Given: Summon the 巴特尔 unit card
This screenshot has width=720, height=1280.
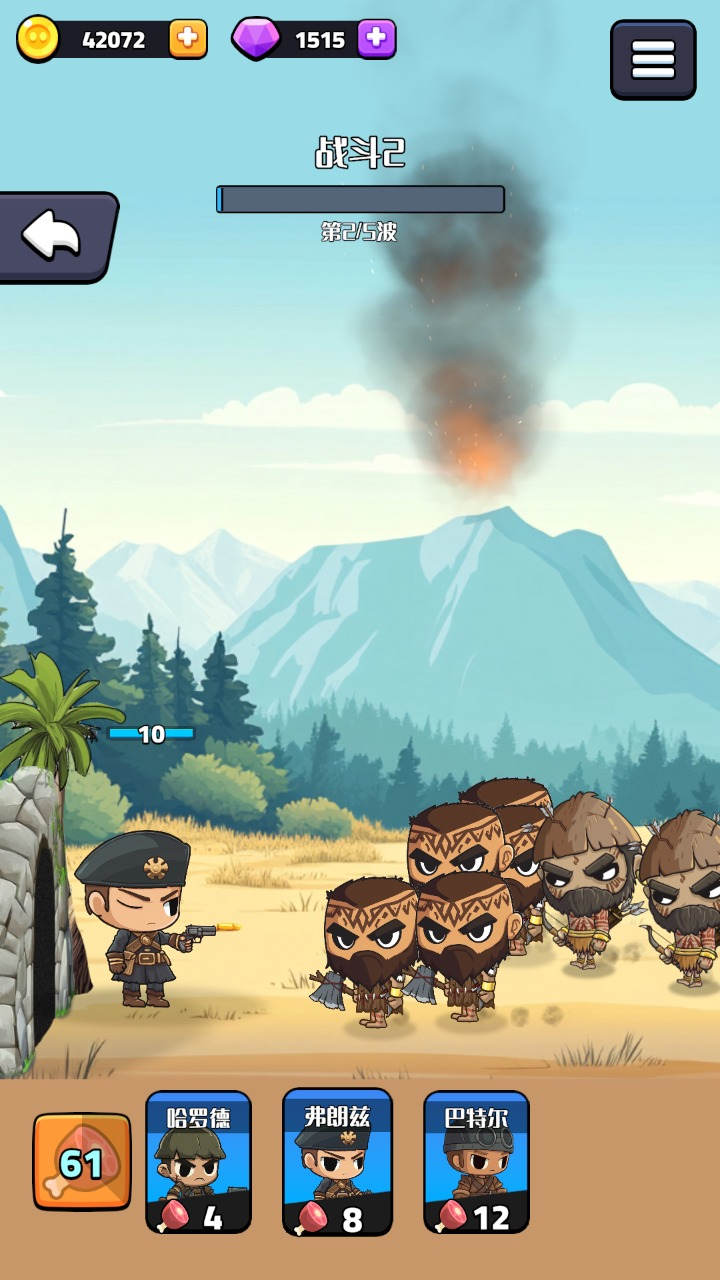Looking at the screenshot, I should click(476, 1161).
